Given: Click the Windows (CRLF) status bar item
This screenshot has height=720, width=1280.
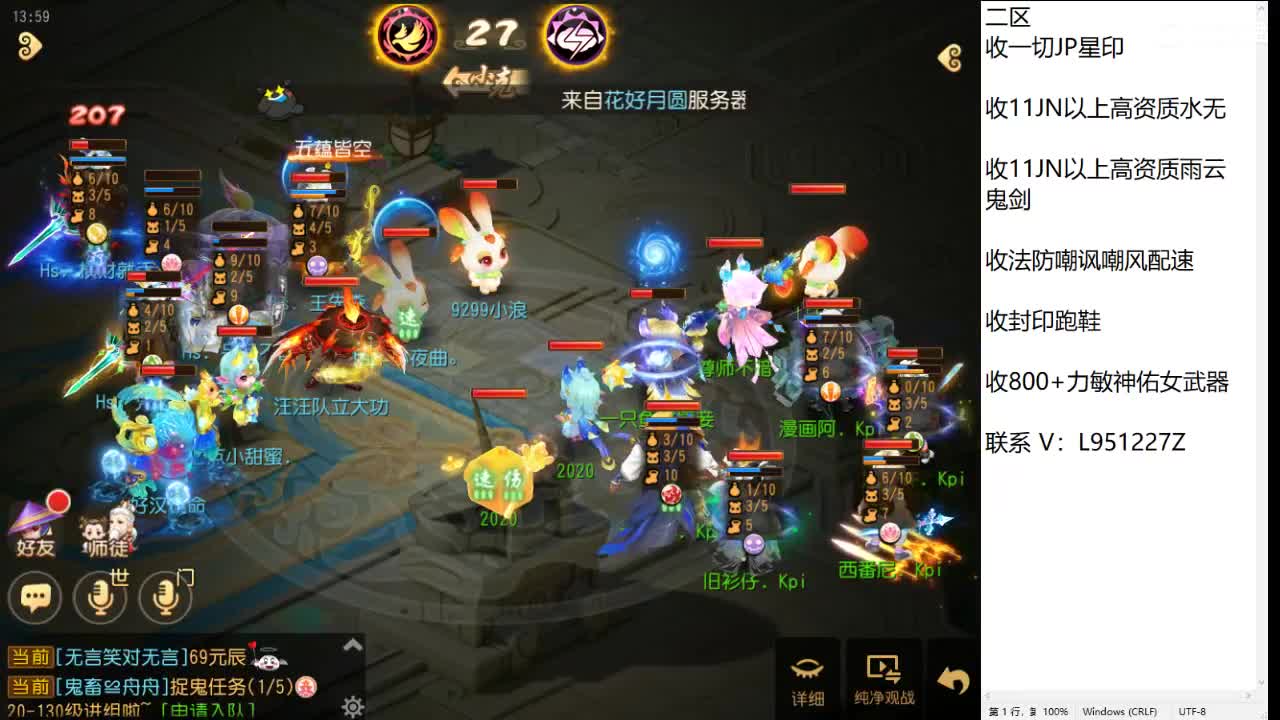Looking at the screenshot, I should 1120,711.
